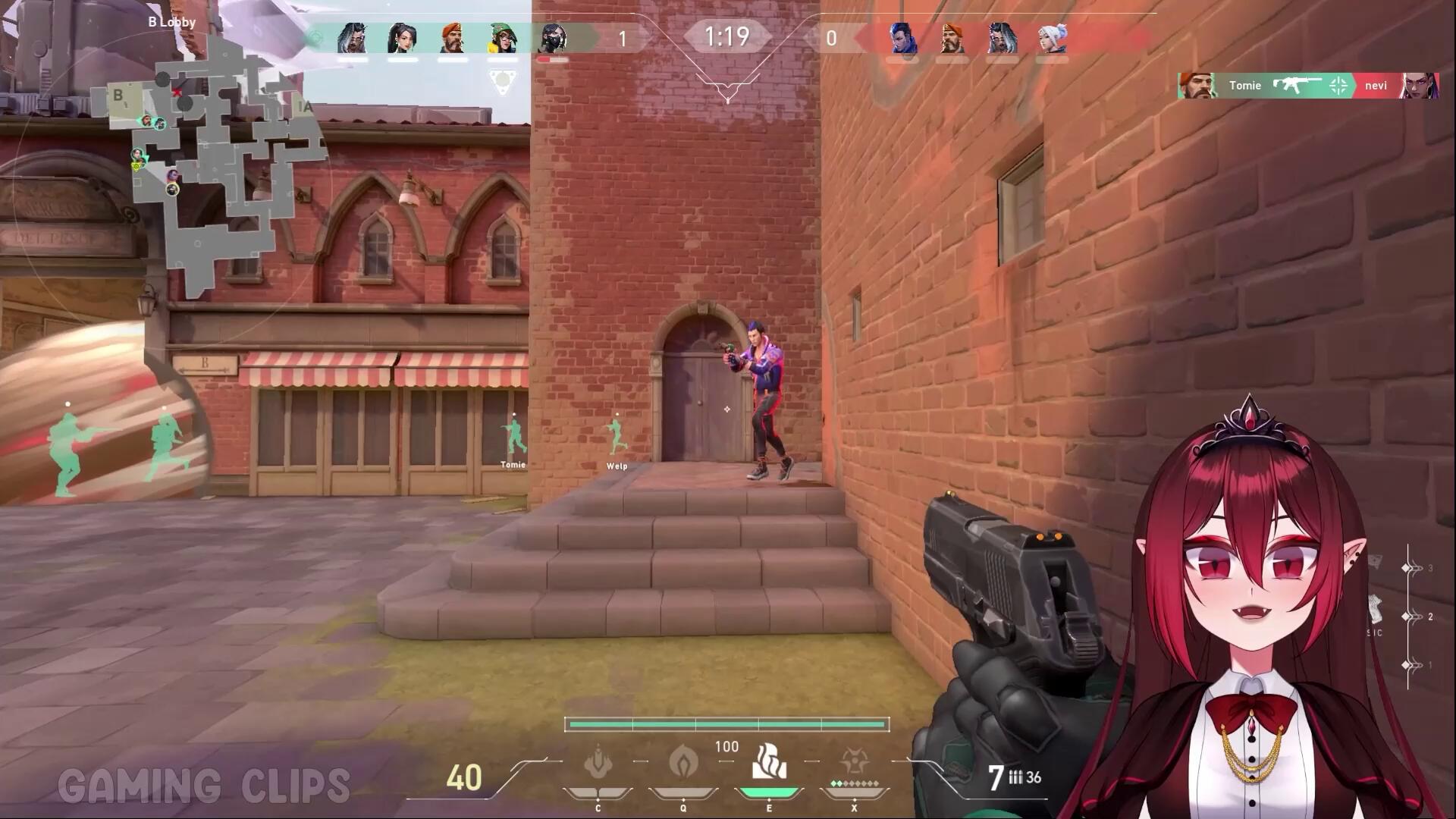Click the round timer showing 1:19

[x=726, y=36]
